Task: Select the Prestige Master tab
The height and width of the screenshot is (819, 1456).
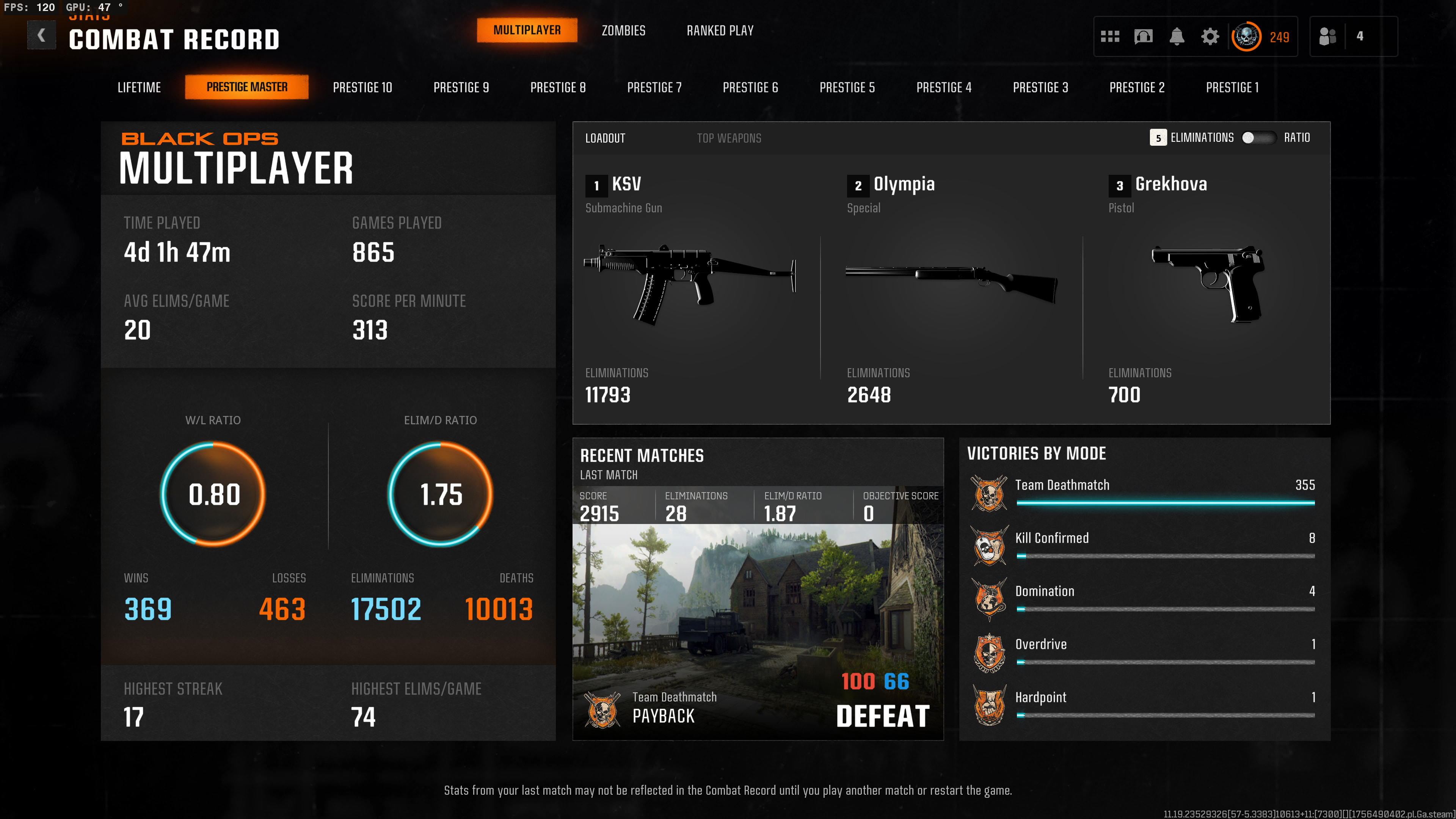Action: click(246, 87)
